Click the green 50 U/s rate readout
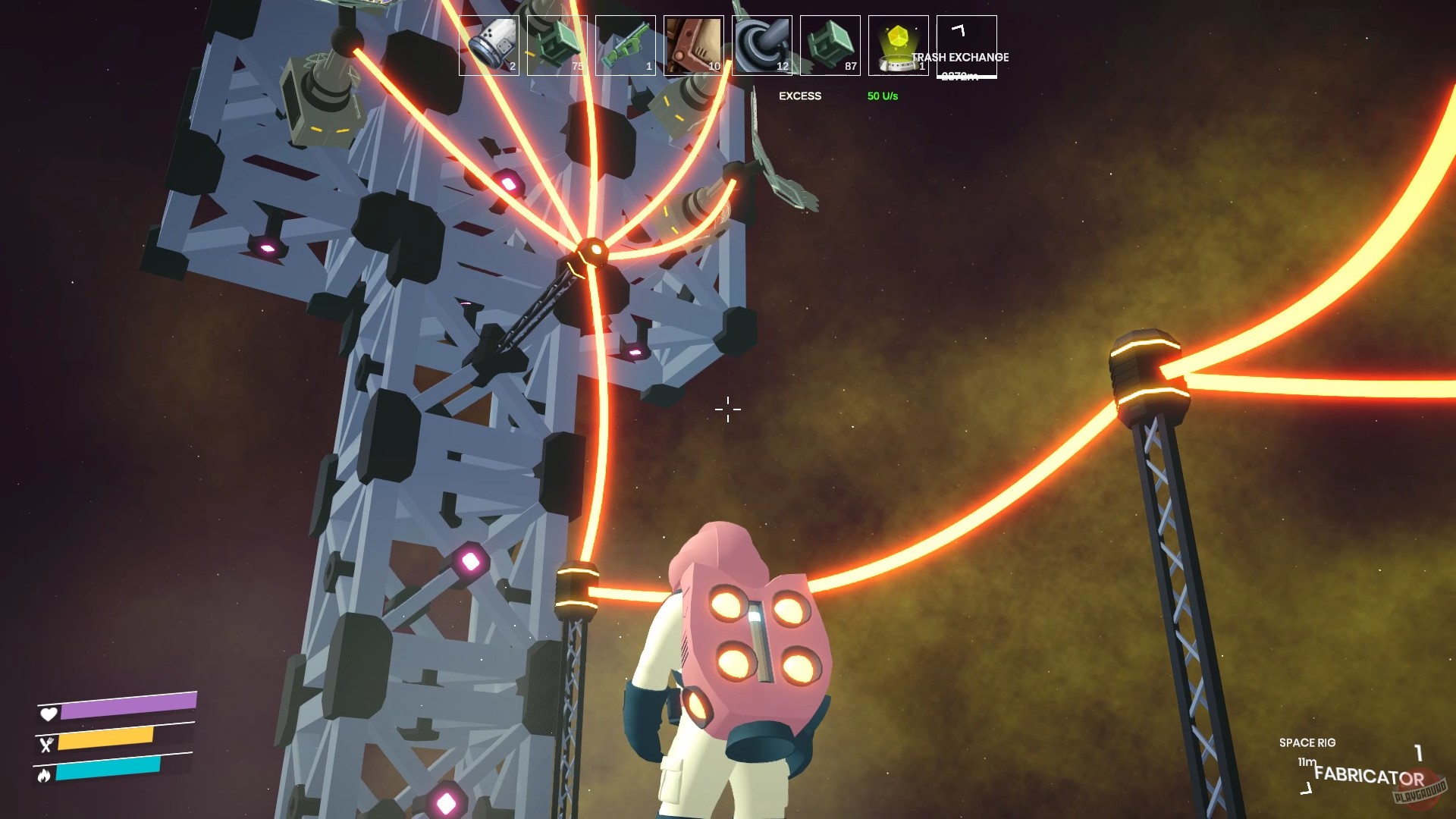This screenshot has height=819, width=1456. pyautogui.click(x=881, y=96)
